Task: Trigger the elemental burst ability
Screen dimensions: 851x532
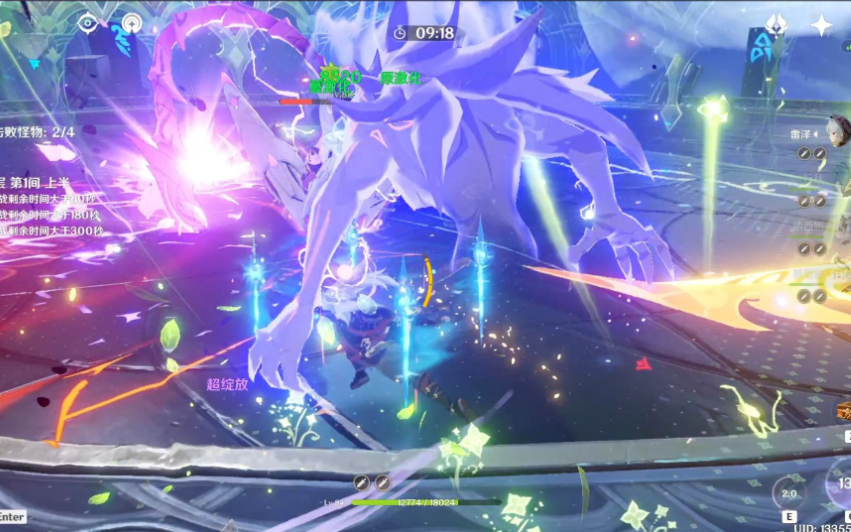Action: point(840,486)
